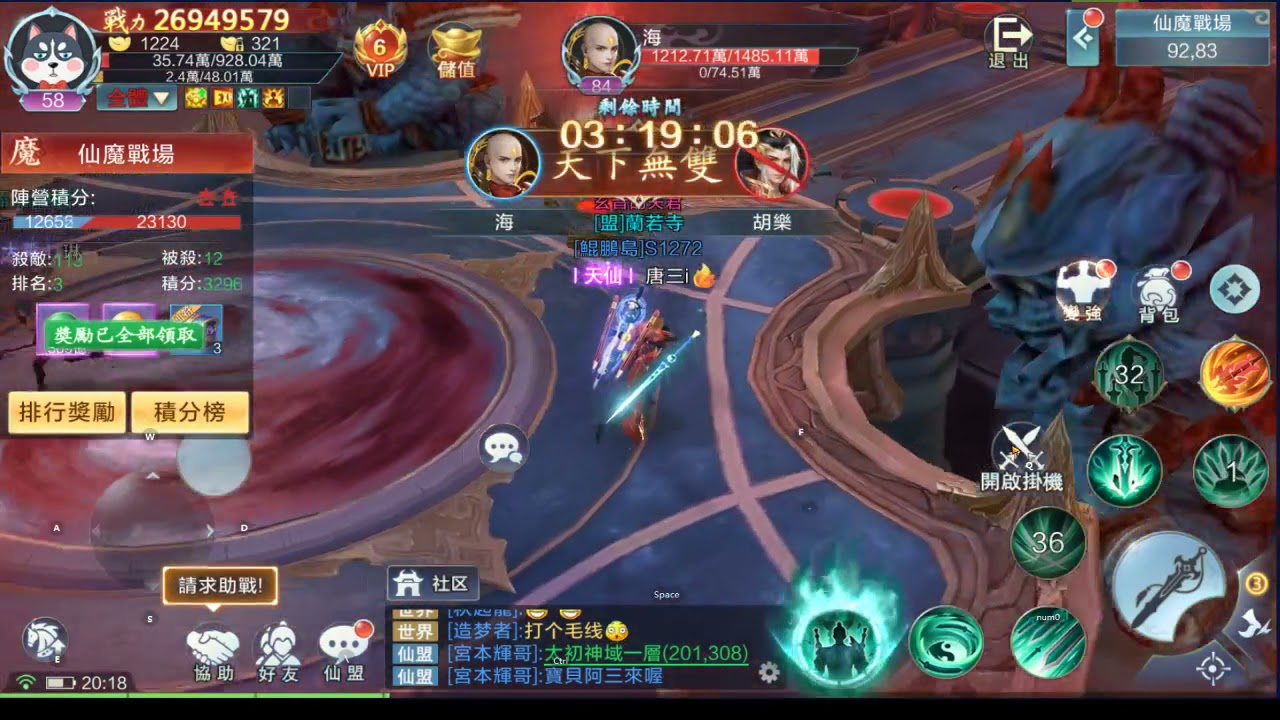Open the 社区 community tab
Viewport: 1280px width, 720px height.
(432, 584)
